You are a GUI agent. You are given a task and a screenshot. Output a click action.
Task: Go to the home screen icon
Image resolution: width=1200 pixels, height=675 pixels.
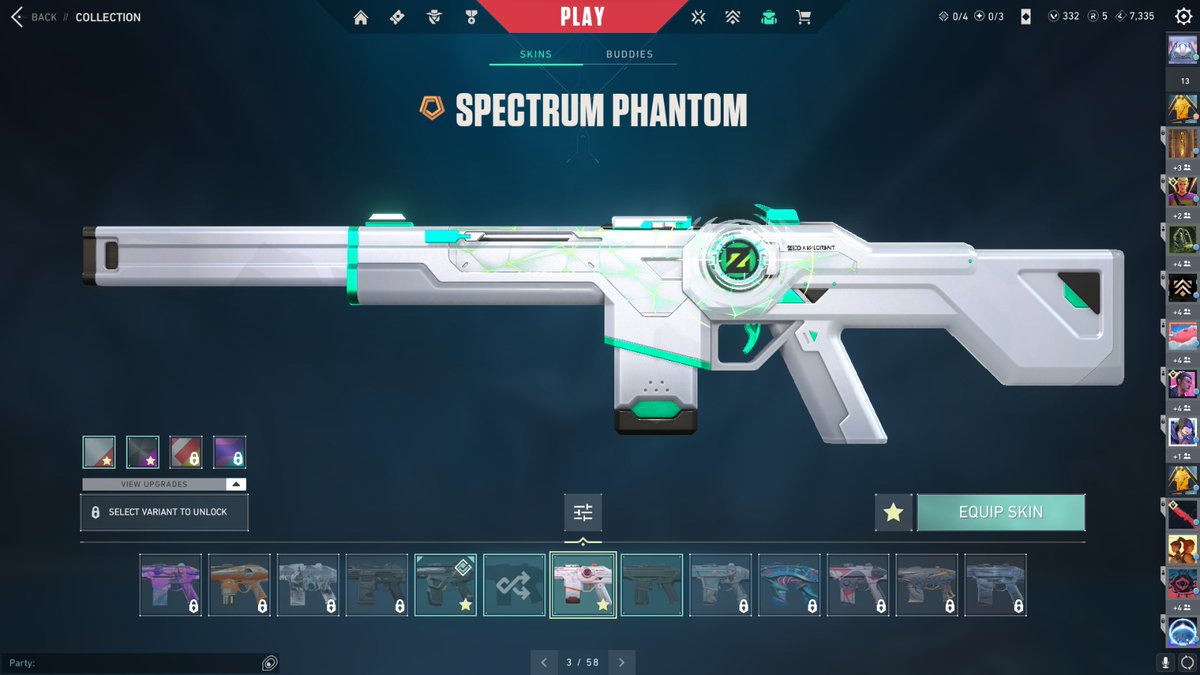[361, 17]
